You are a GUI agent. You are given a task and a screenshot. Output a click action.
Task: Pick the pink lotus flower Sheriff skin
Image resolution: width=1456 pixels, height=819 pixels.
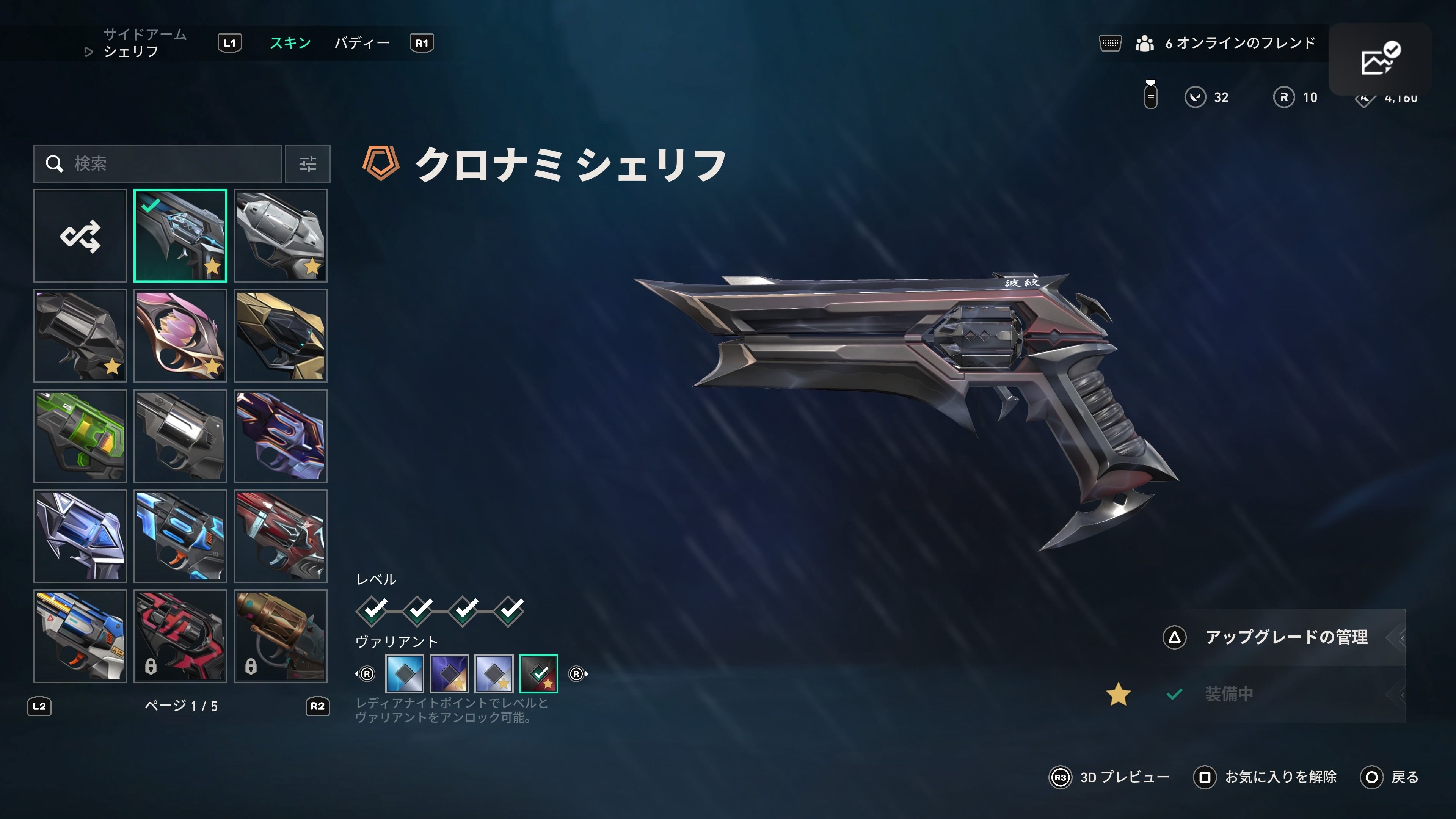click(180, 336)
